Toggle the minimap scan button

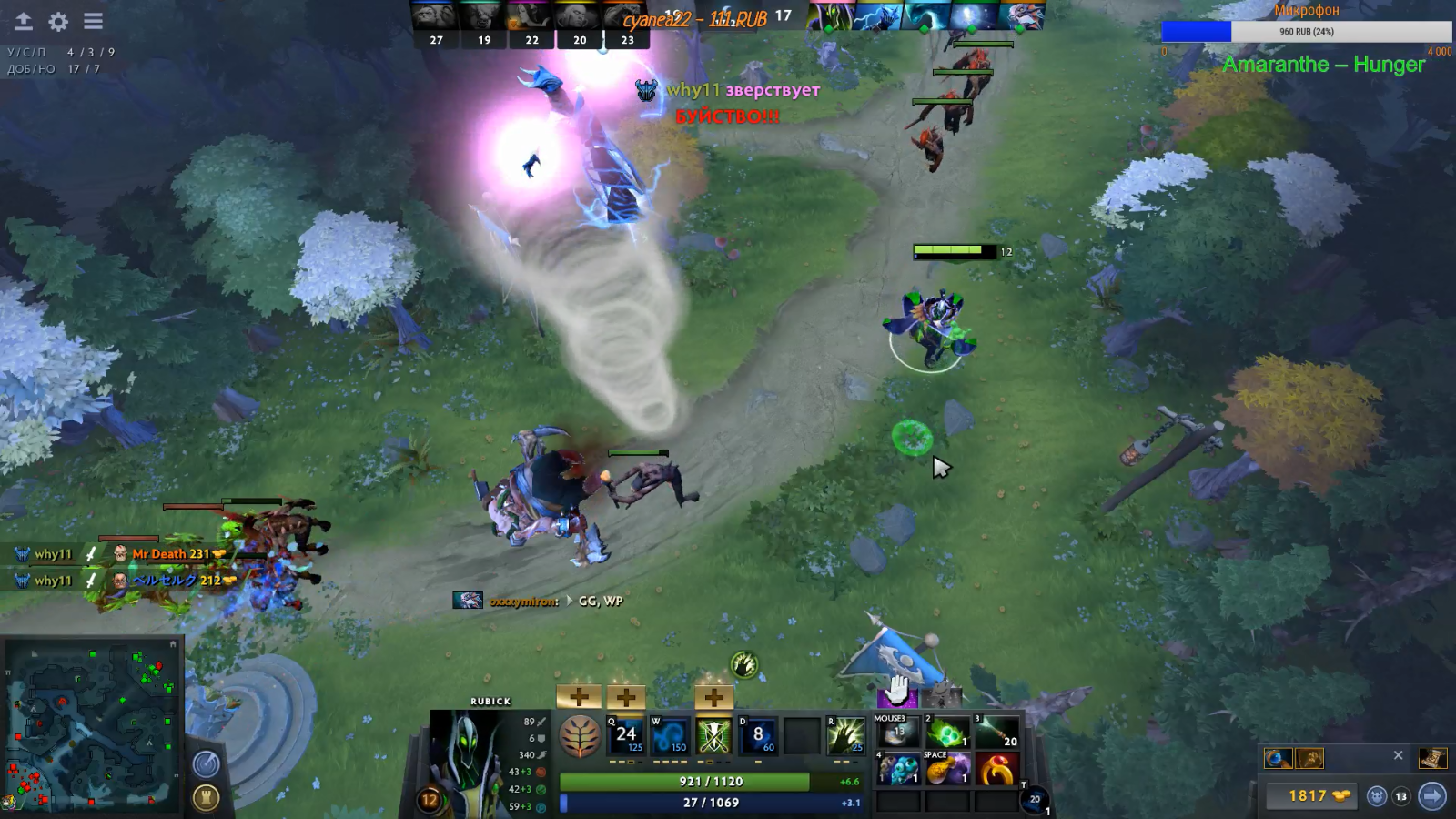click(x=206, y=763)
